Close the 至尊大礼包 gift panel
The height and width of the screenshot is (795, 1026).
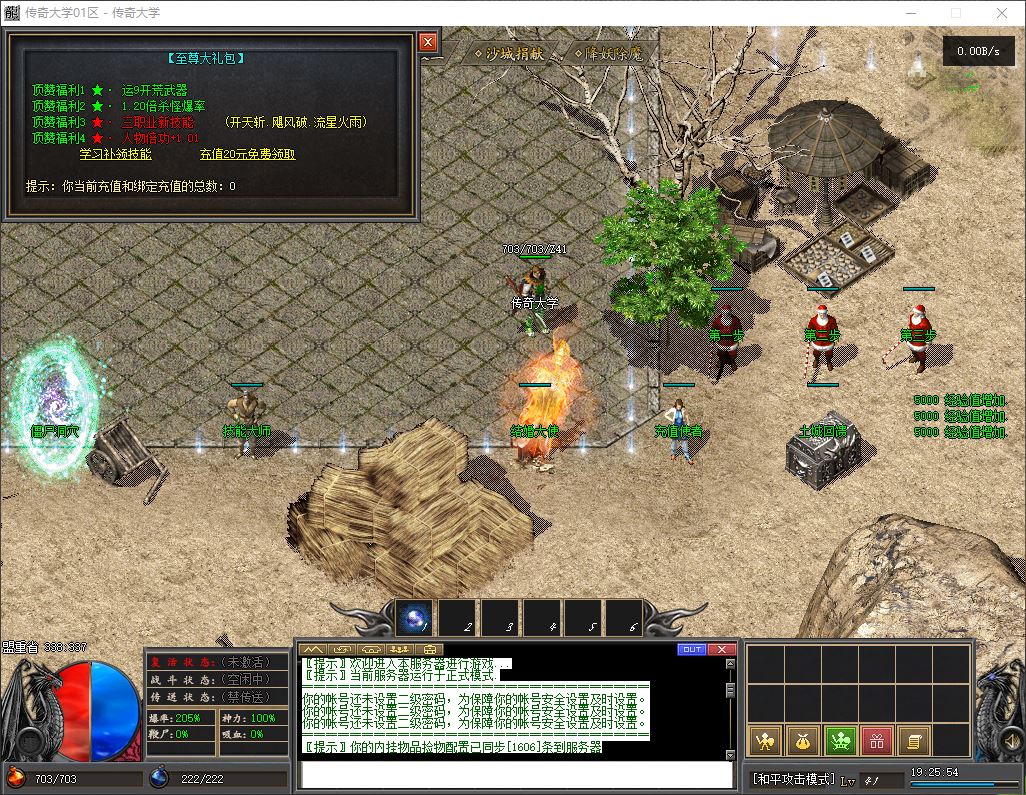tap(428, 42)
